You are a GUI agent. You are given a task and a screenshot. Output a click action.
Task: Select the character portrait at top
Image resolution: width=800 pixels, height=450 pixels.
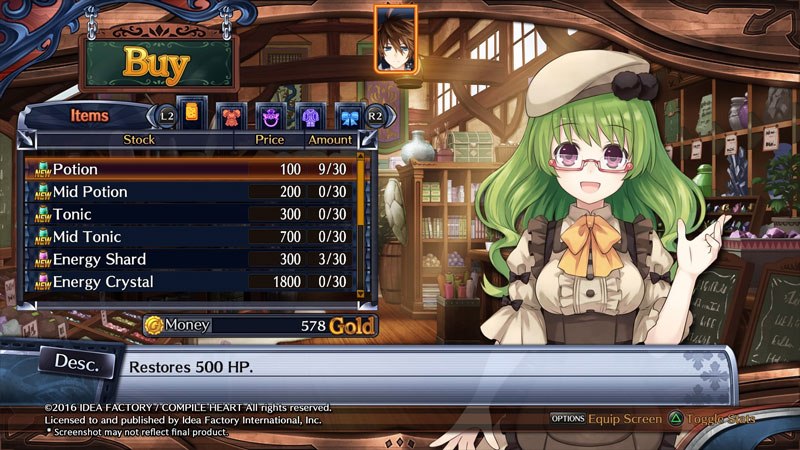[395, 40]
